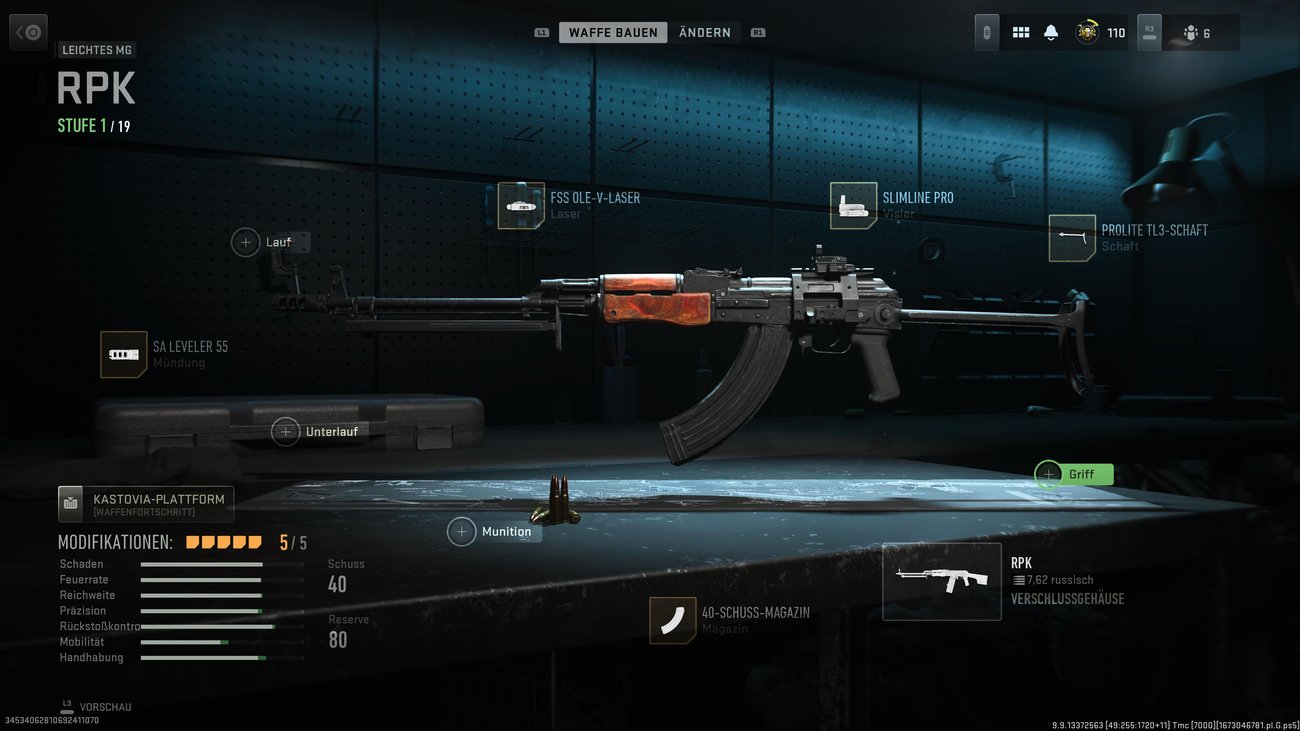Choose the empty Unterlauf slot
Screen dimensions: 1300x731
(286, 432)
